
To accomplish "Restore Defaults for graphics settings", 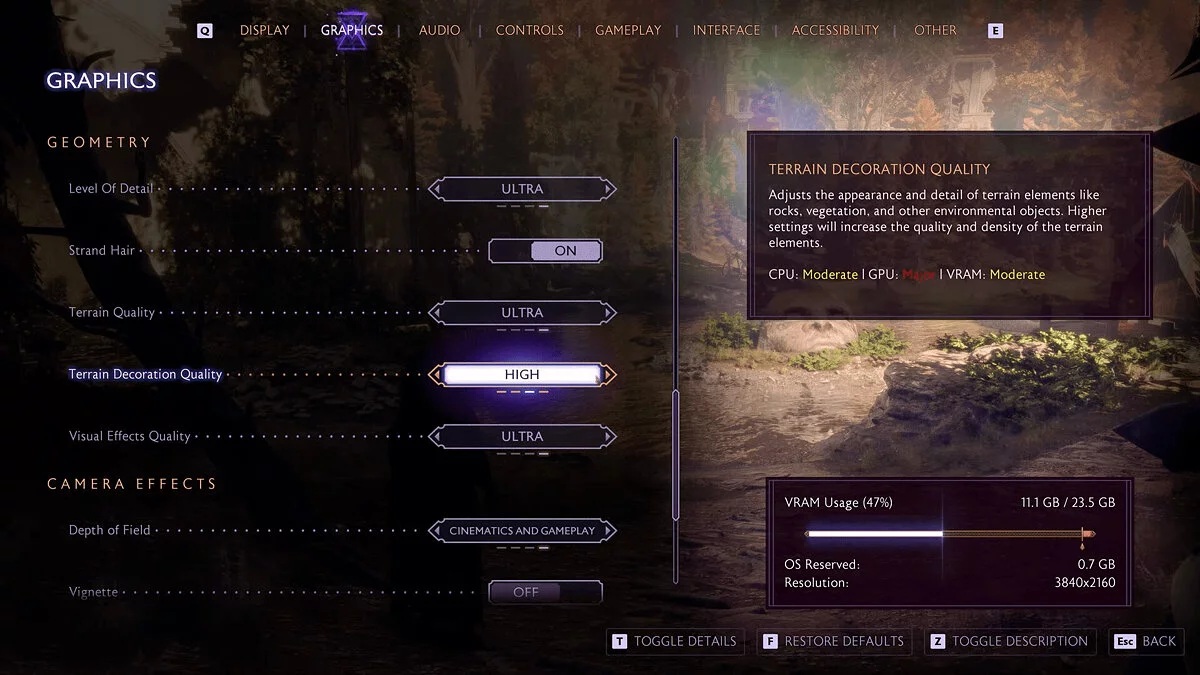I will [834, 641].
